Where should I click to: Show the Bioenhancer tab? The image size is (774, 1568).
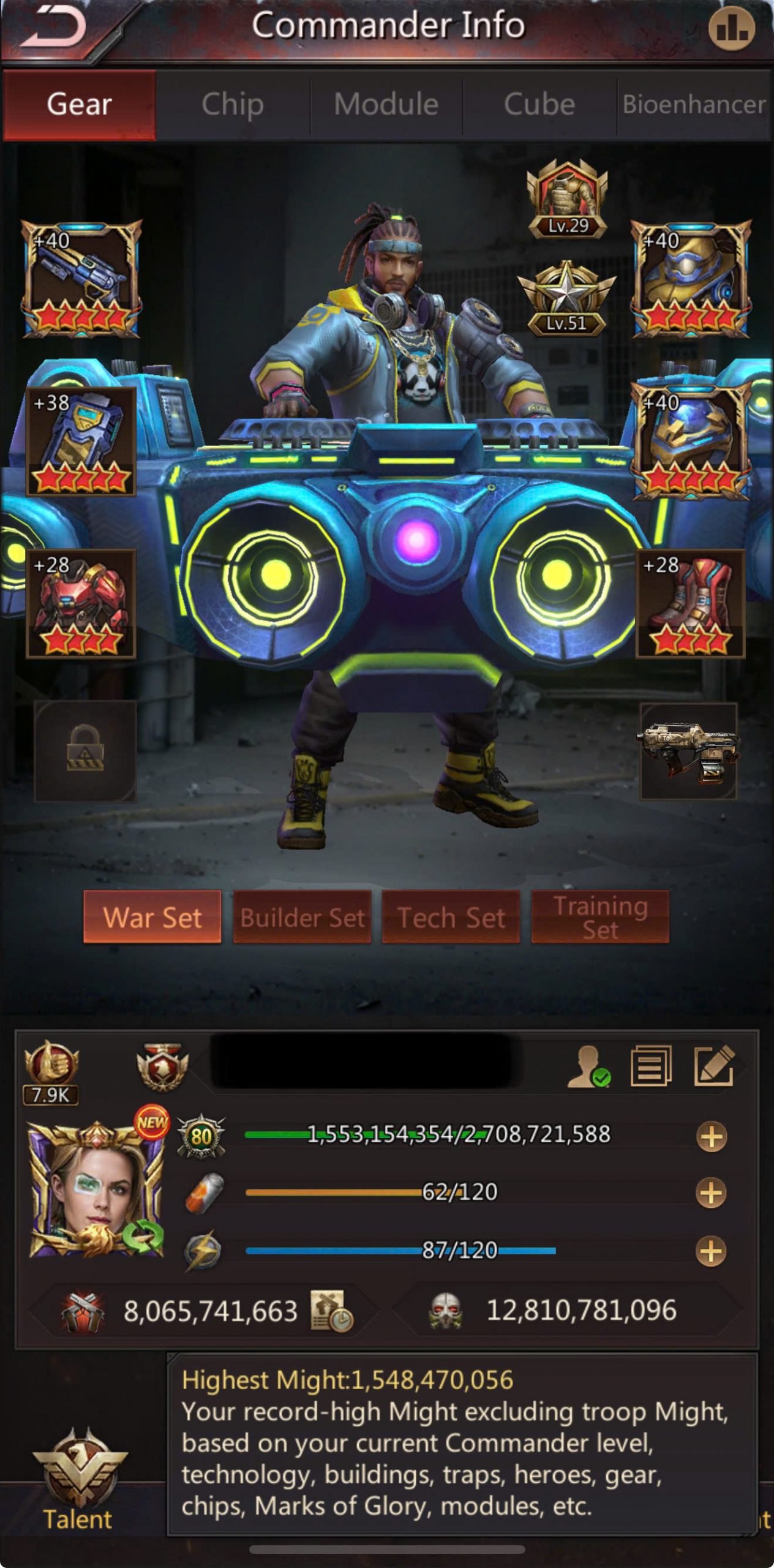click(694, 104)
